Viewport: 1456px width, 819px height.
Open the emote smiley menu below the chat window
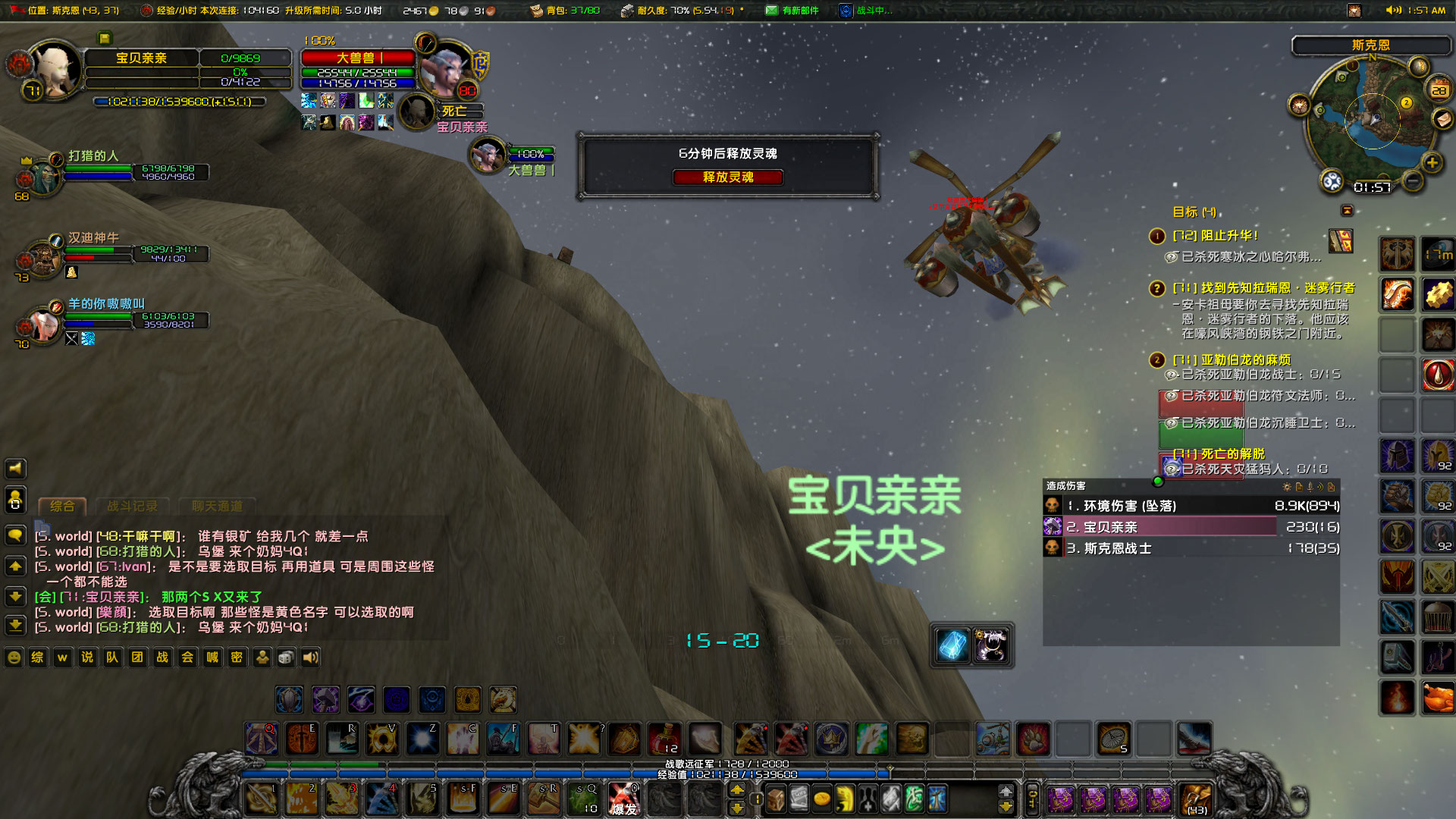[14, 657]
